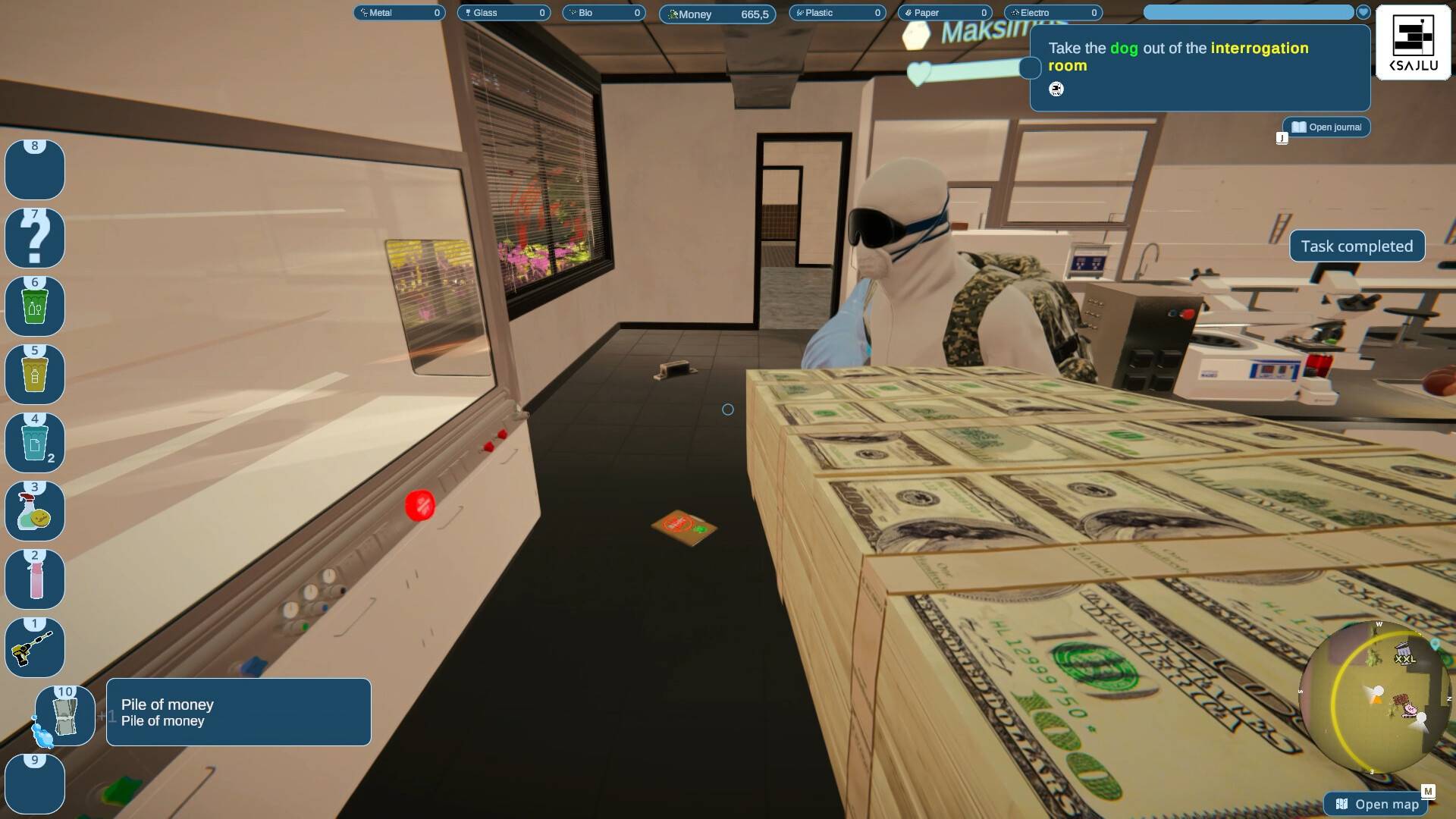Select the pile of money in slot 10
The height and width of the screenshot is (819, 1456).
pyautogui.click(x=64, y=715)
